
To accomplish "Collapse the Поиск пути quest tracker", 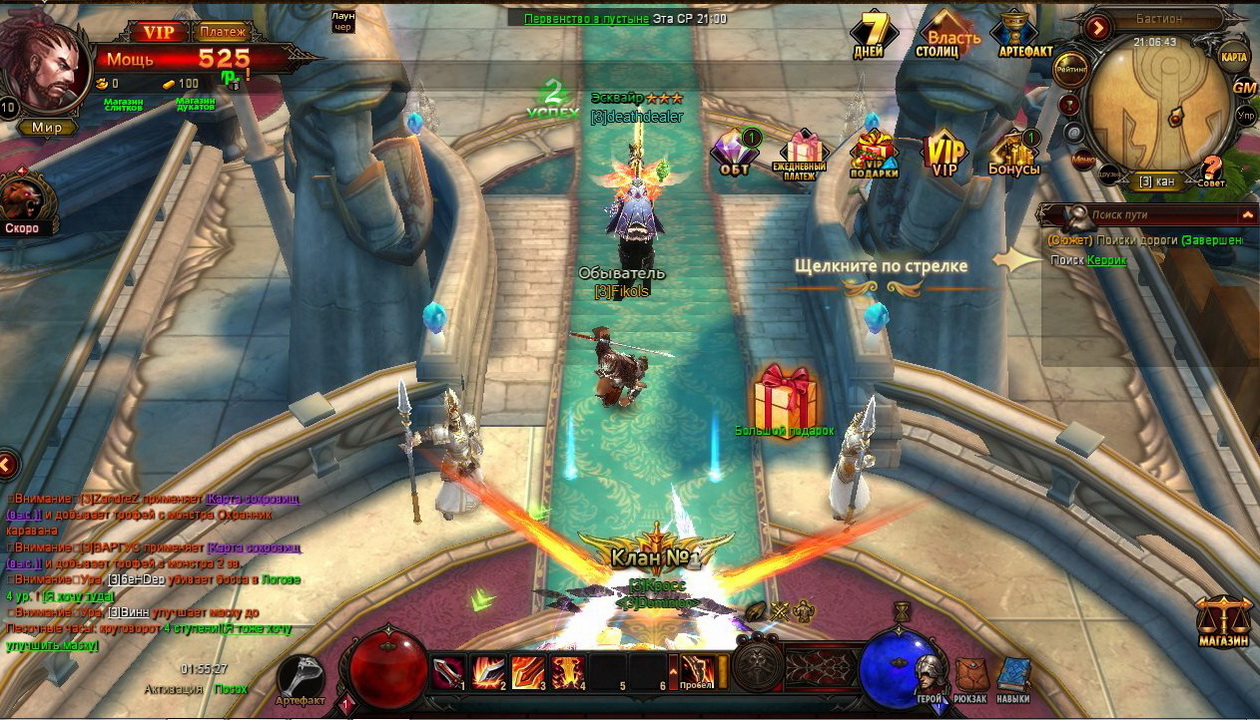I will click(x=1247, y=215).
